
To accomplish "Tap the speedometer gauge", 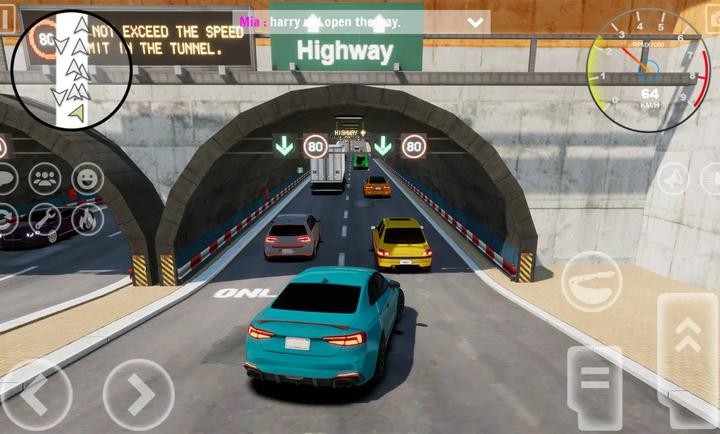I will [x=649, y=69].
